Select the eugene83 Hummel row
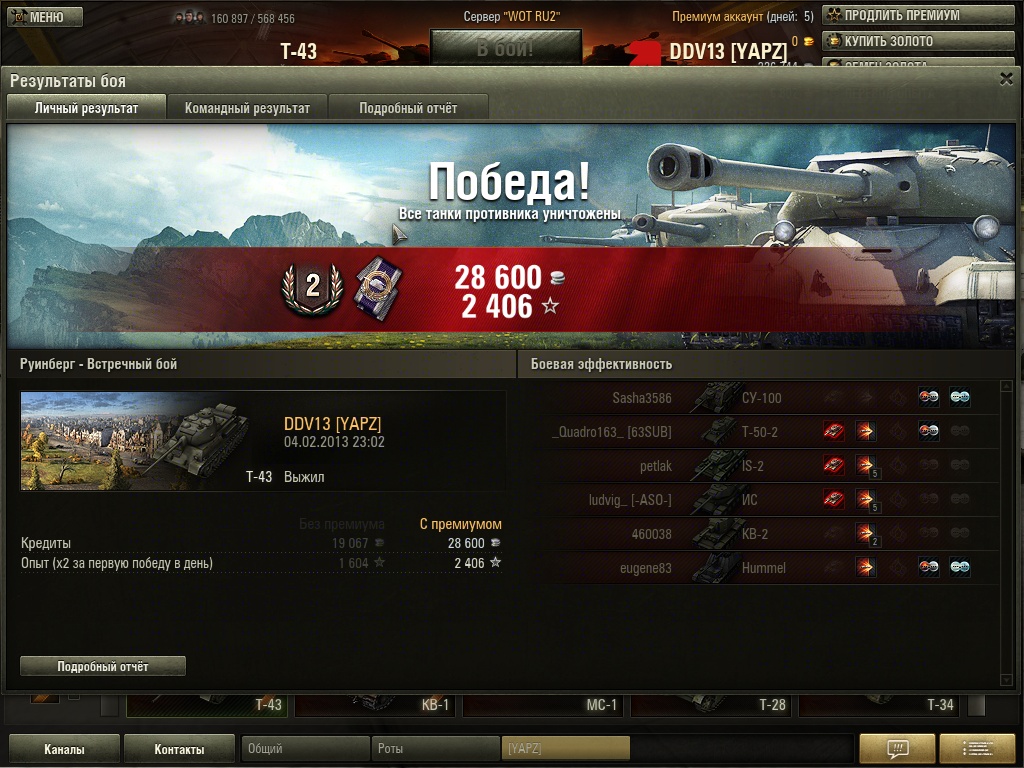This screenshot has width=1024, height=768. (x=761, y=568)
